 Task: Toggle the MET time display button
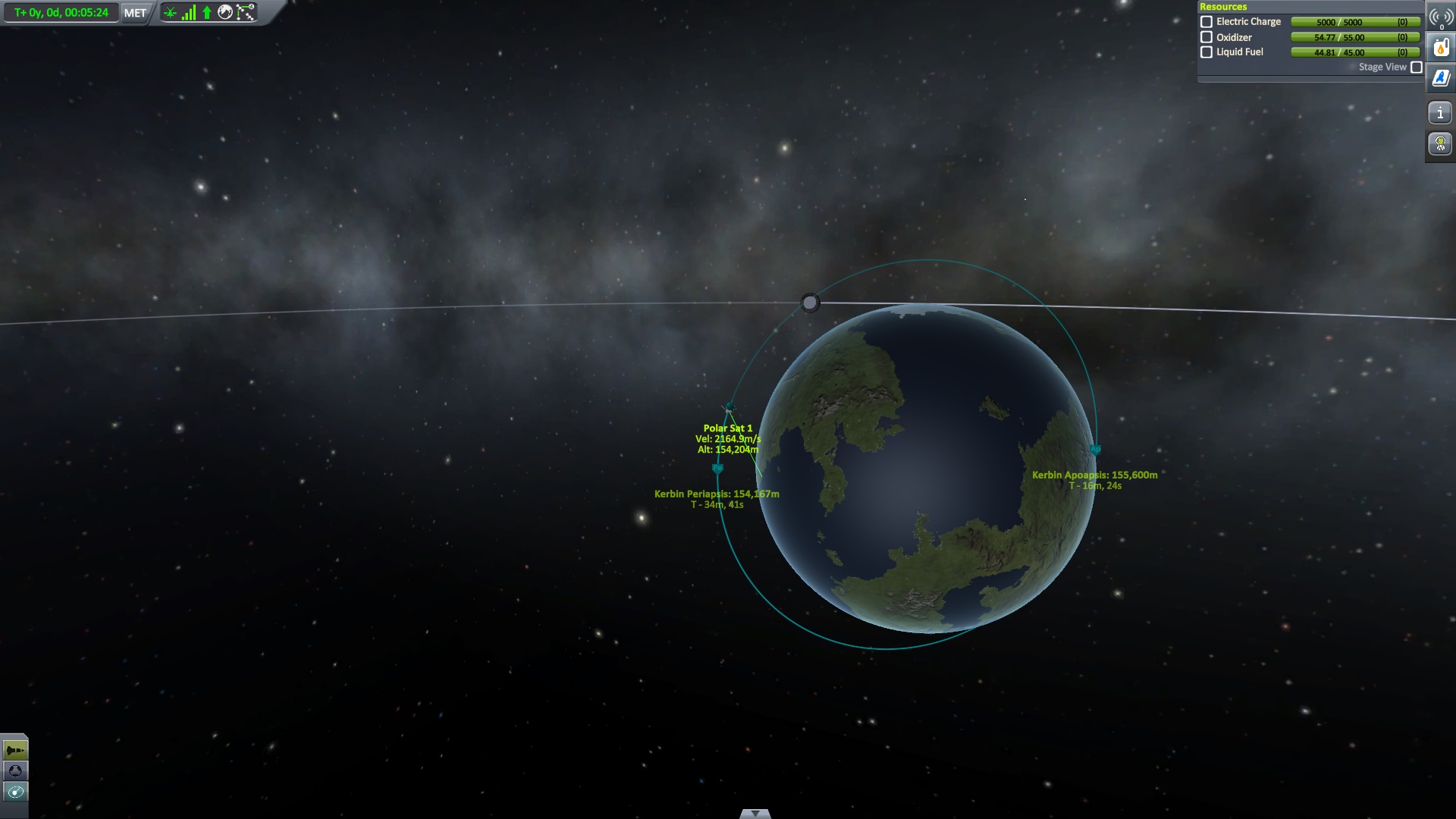(135, 13)
